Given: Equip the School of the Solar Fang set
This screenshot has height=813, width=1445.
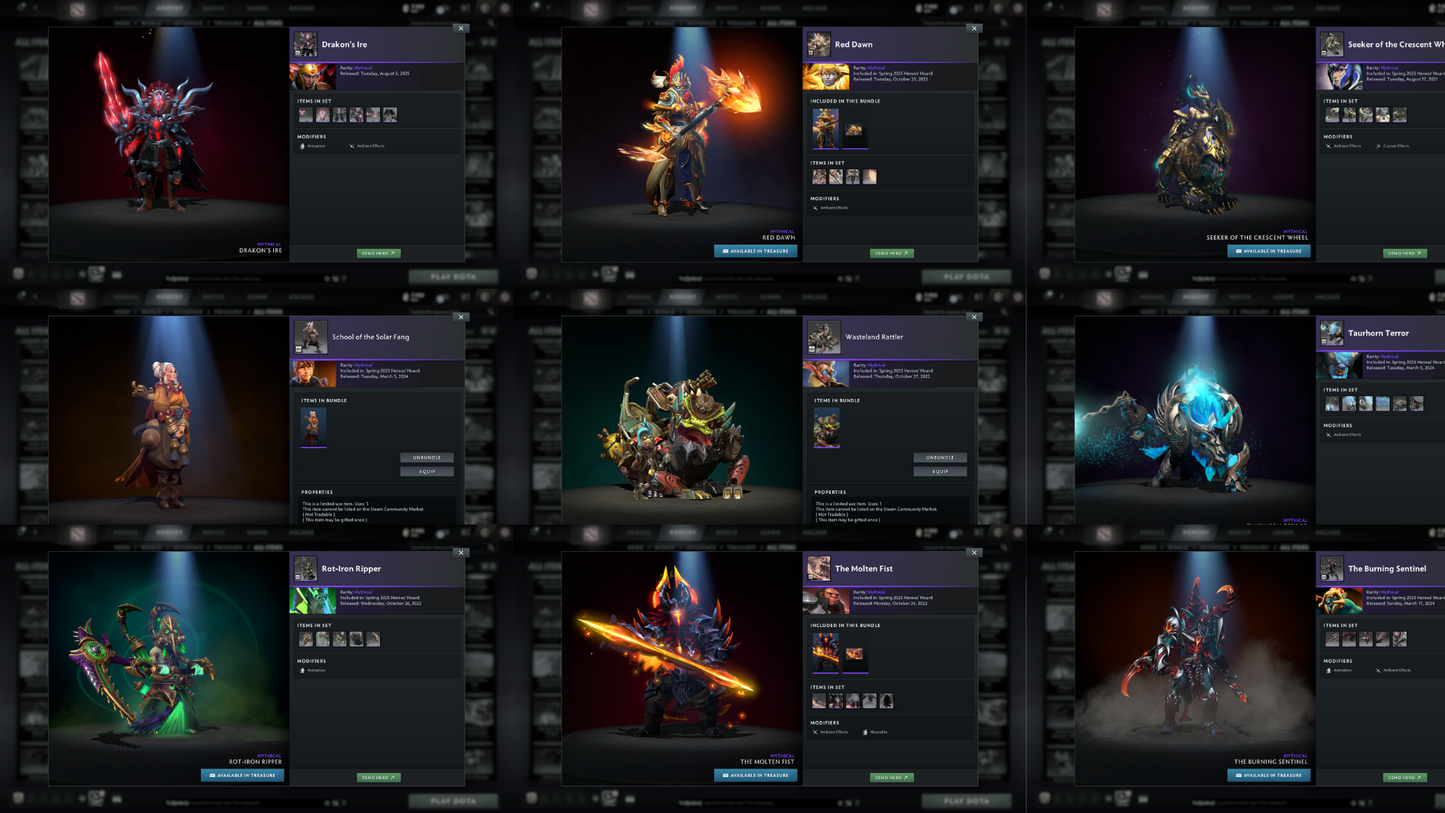Looking at the screenshot, I should (427, 471).
